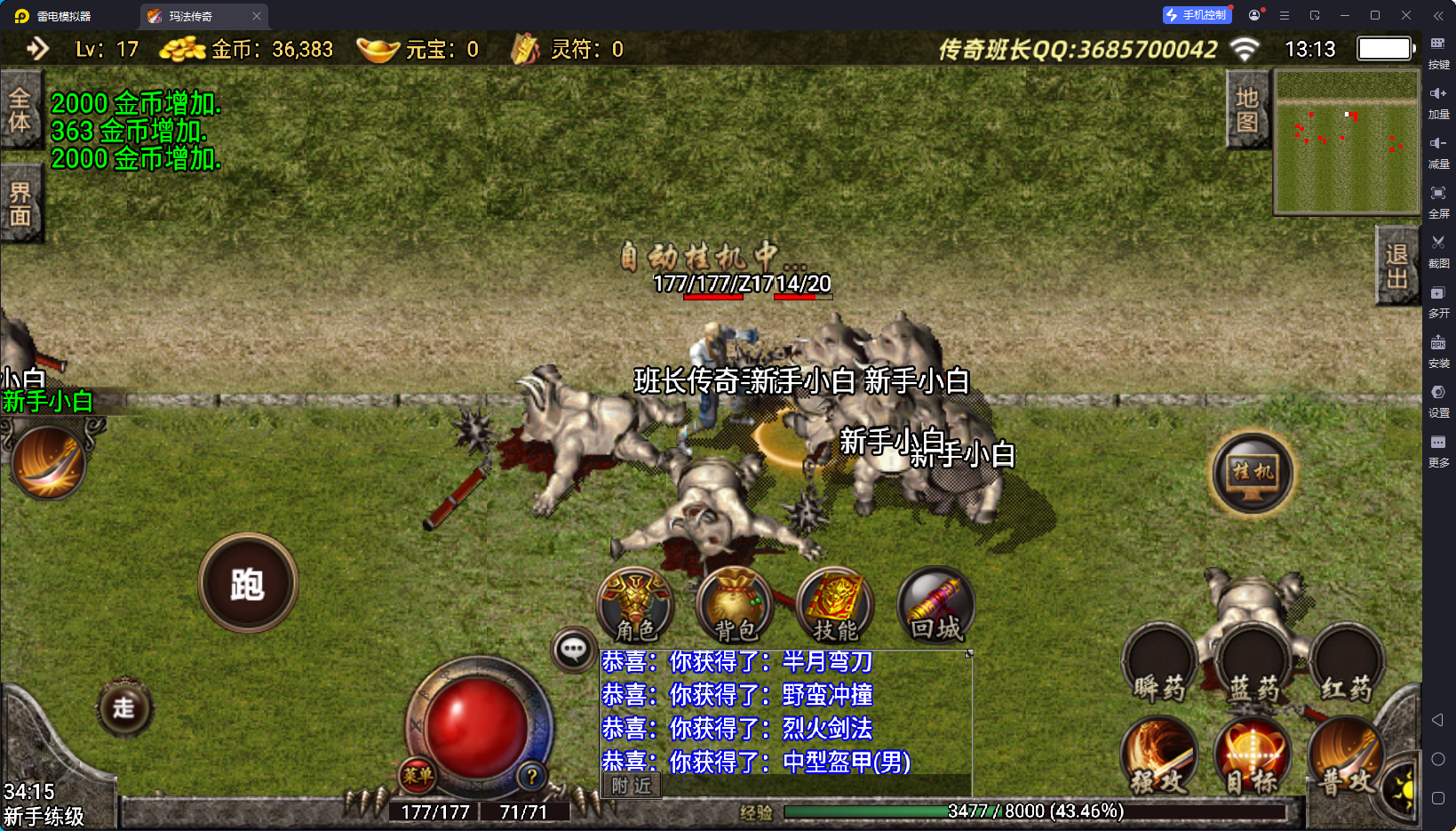Tap the 目标 target selection button
1456x831 pixels.
pyautogui.click(x=1253, y=756)
